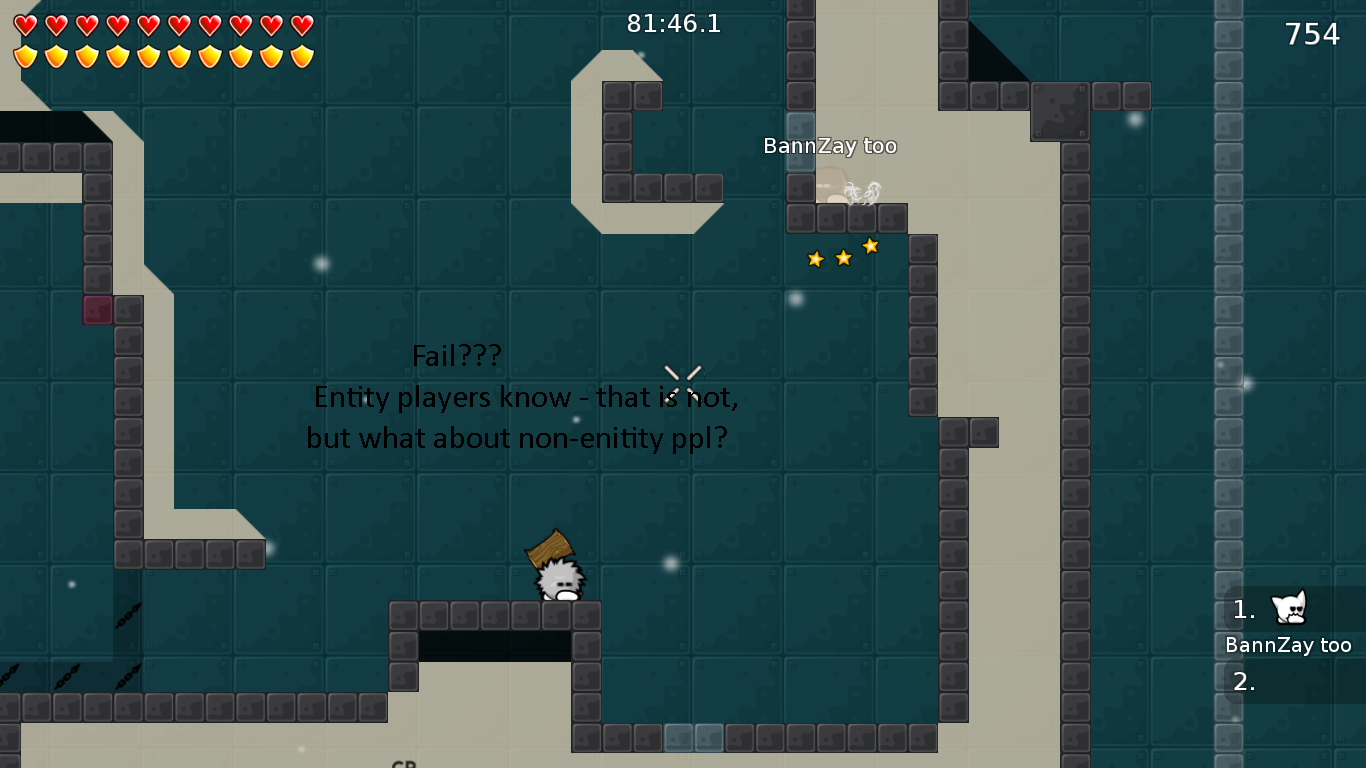Click the score counter showing 754
1366x768 pixels.
point(1311,33)
